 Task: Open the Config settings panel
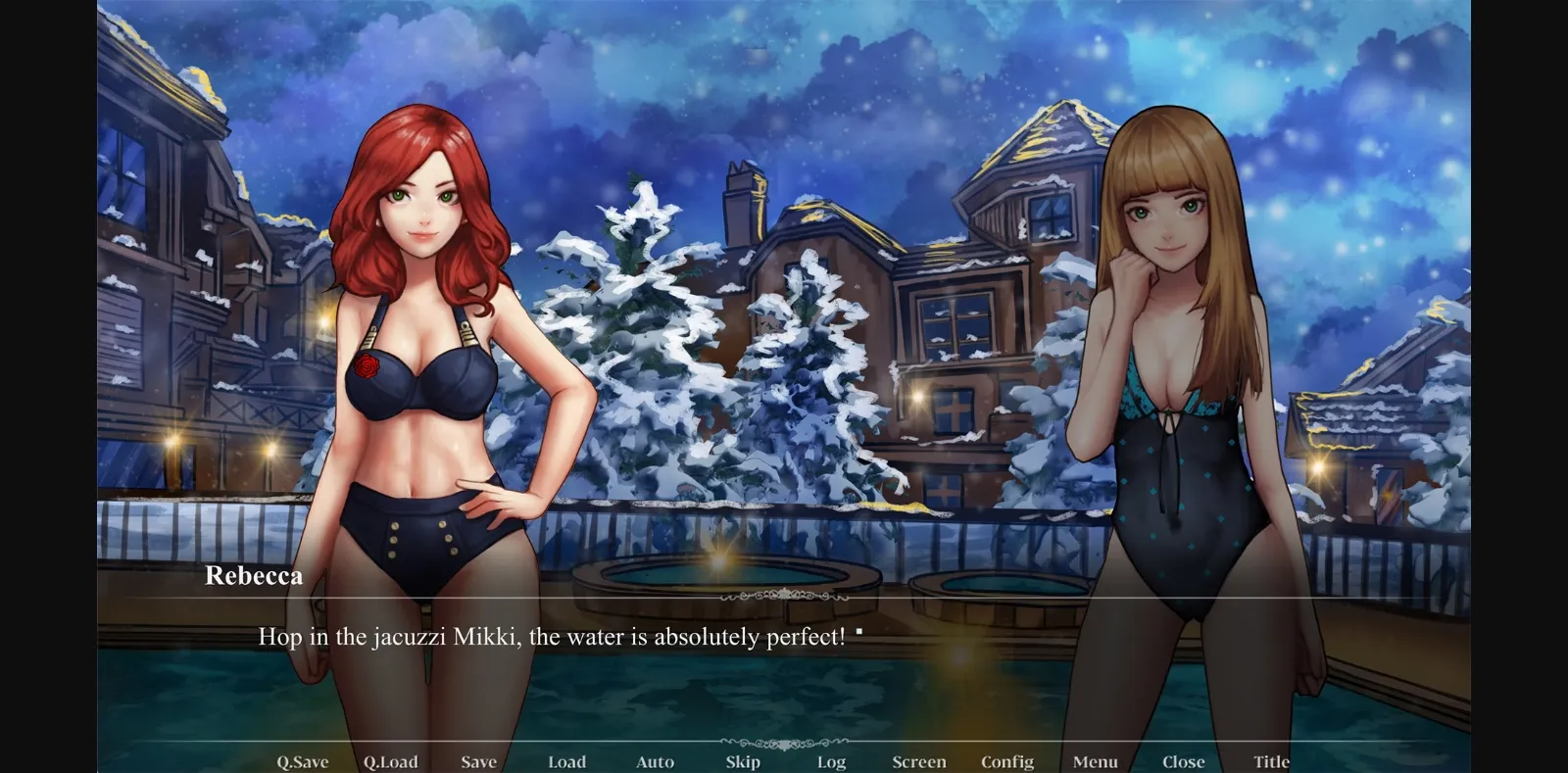(1007, 761)
